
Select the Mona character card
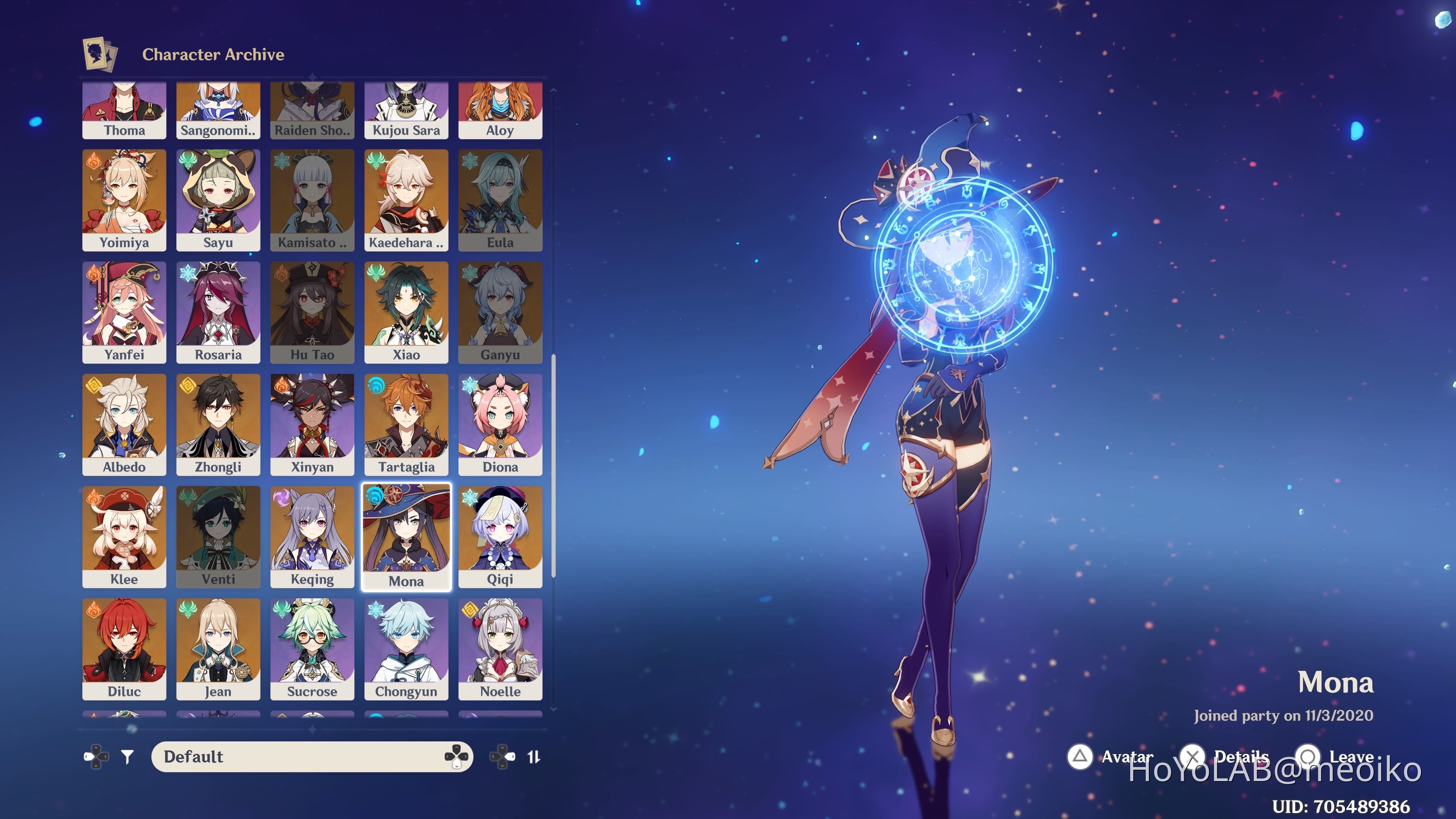tap(406, 534)
